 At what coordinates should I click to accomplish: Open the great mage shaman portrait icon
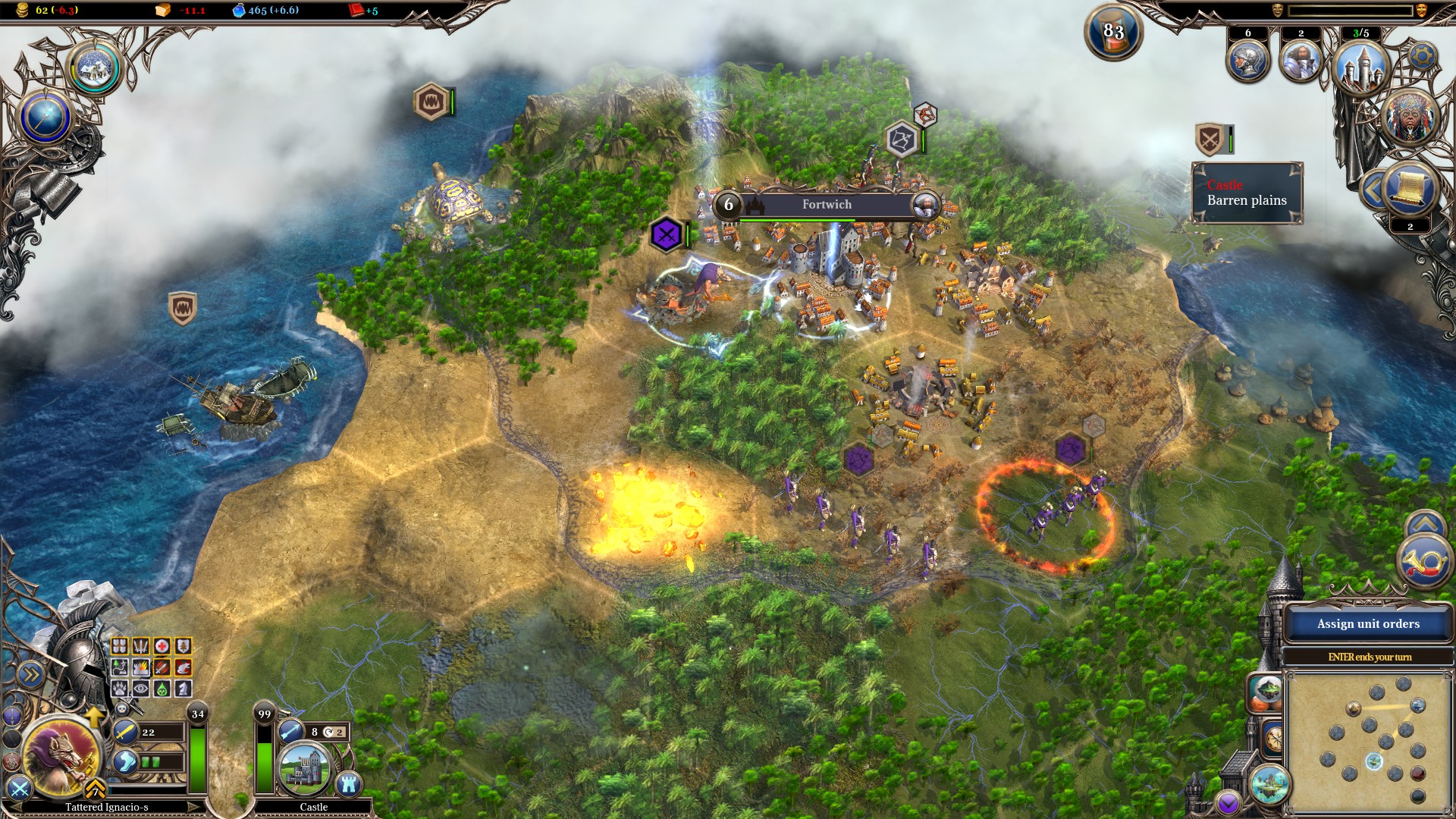tap(1410, 116)
